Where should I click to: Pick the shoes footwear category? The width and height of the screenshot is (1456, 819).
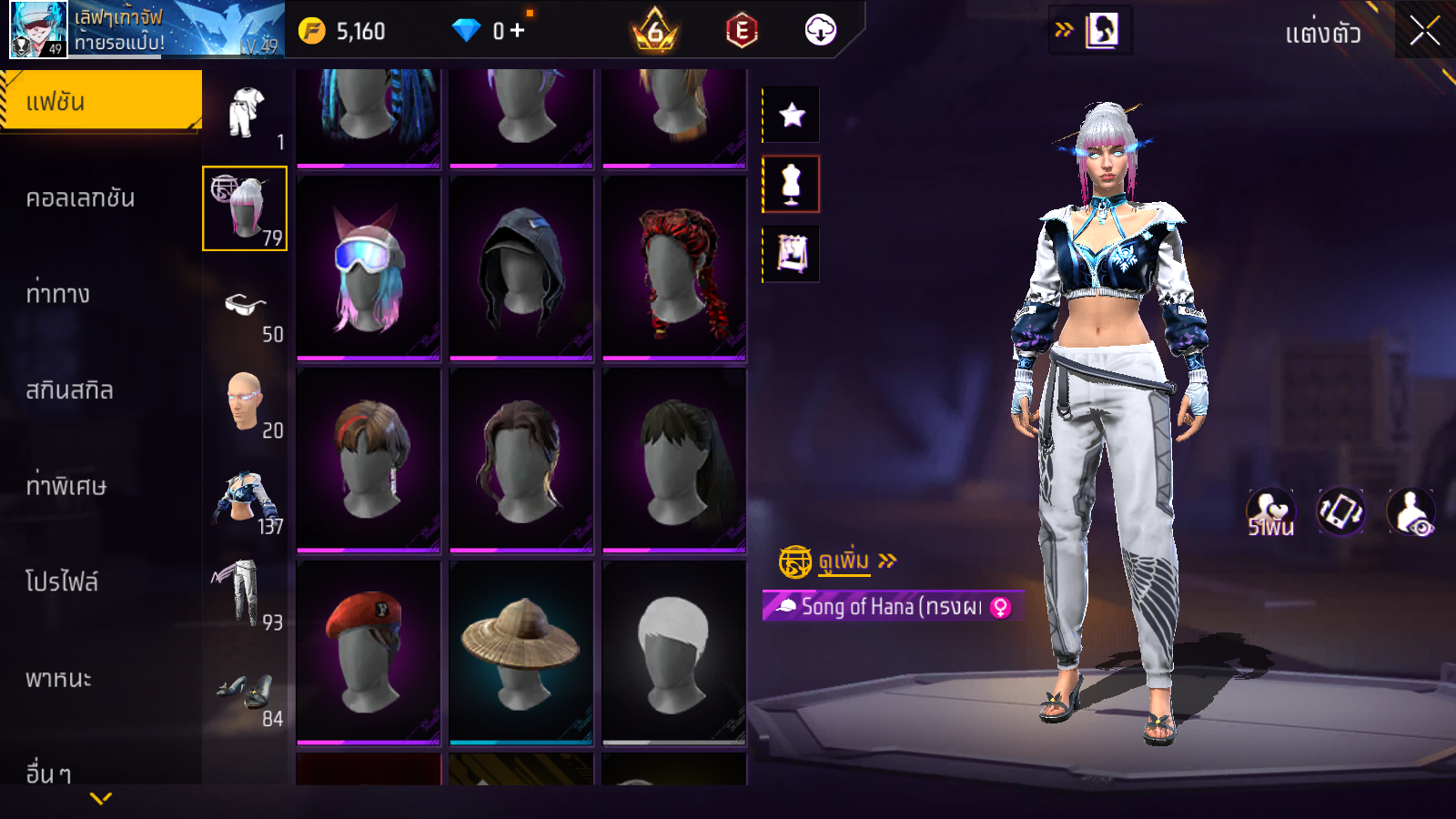point(244,692)
